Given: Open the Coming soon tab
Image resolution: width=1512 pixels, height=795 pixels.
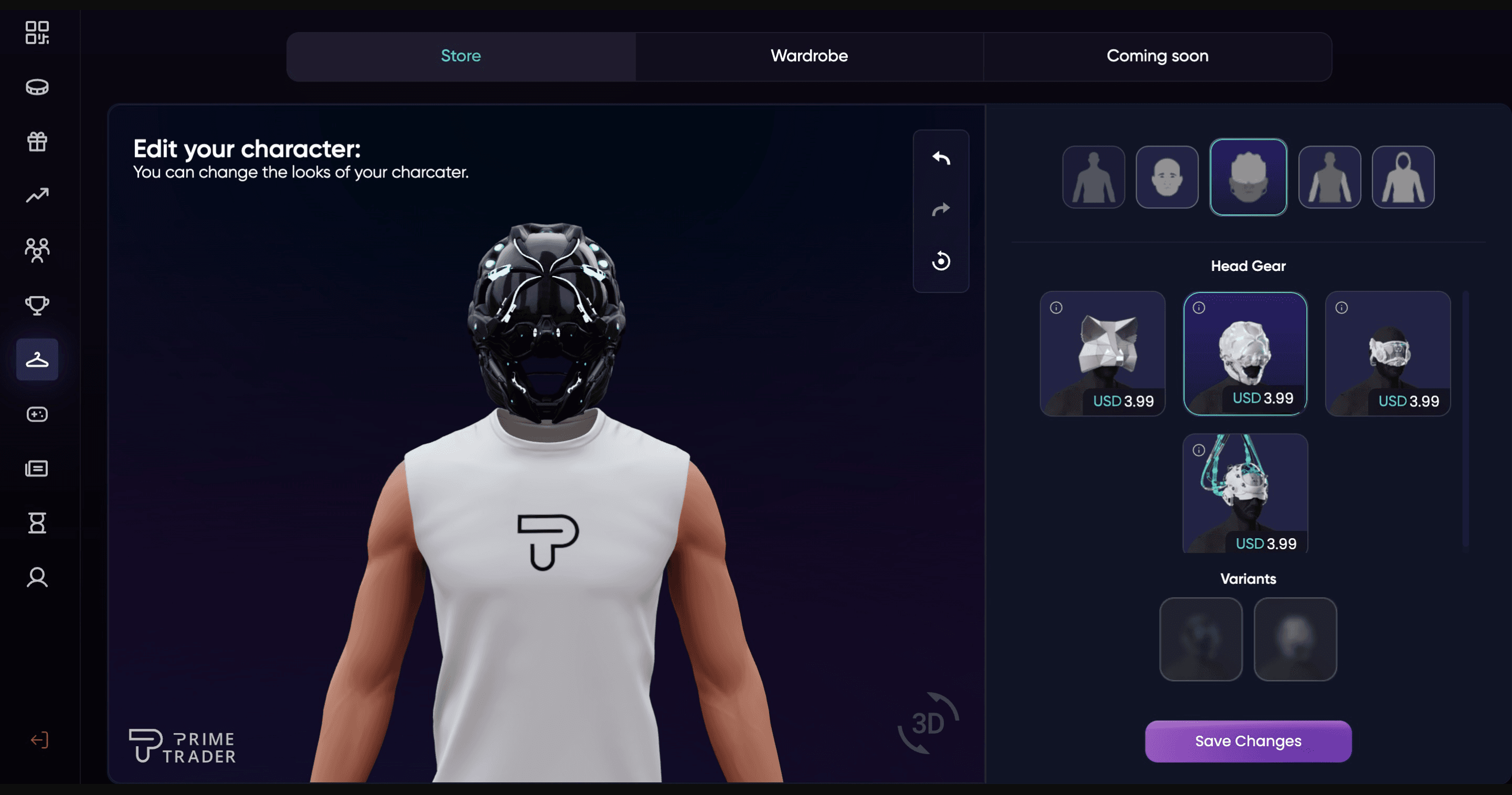Looking at the screenshot, I should pyautogui.click(x=1157, y=56).
